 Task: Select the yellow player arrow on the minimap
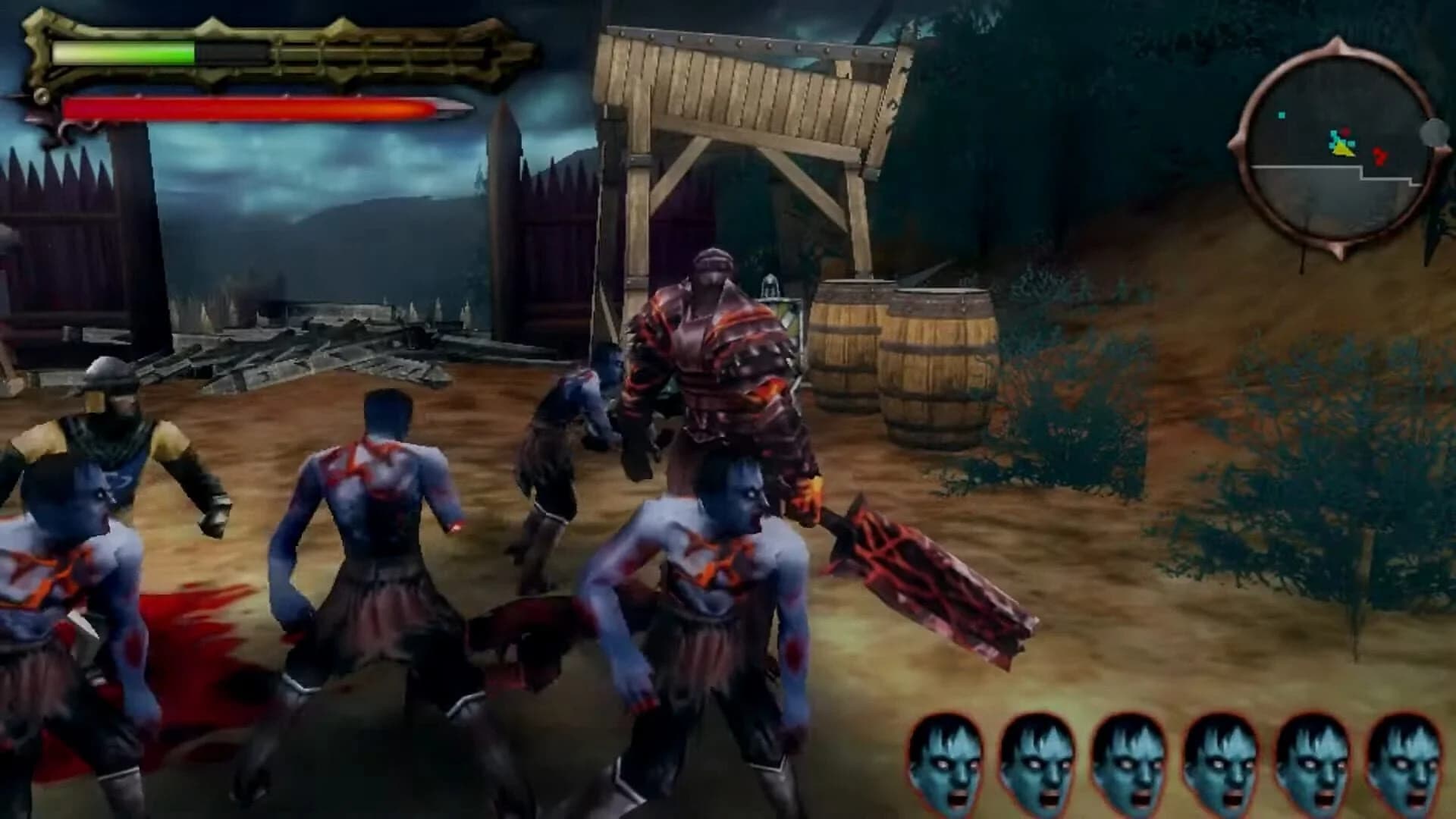coord(1342,149)
